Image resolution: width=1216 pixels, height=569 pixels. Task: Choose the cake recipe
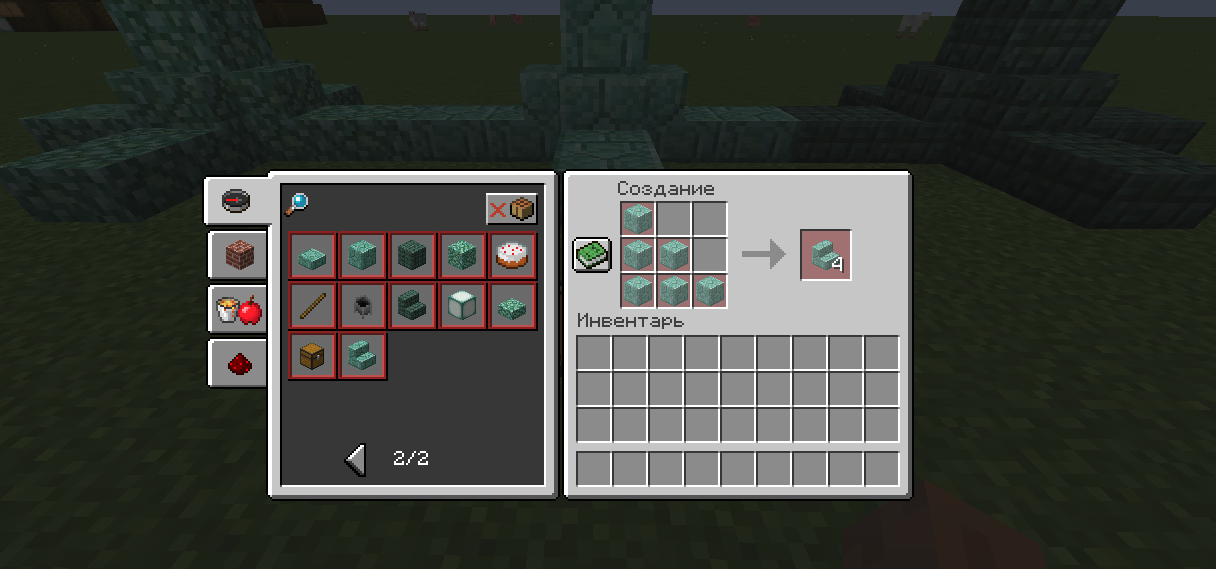click(513, 256)
